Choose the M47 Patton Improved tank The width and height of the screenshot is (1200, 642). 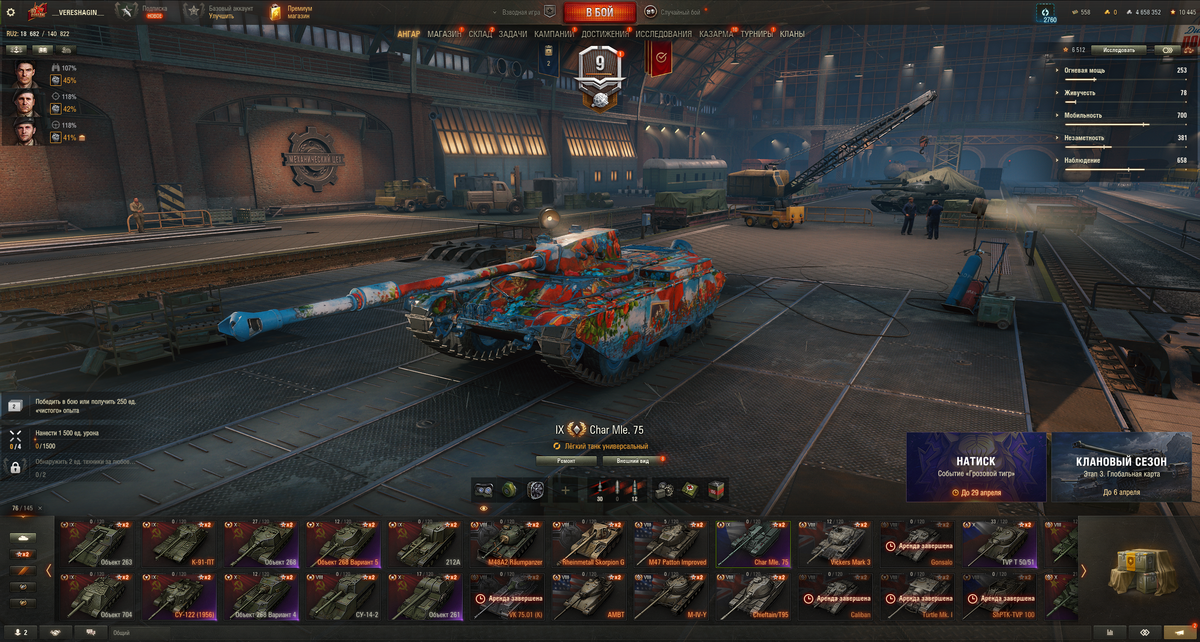tap(670, 543)
